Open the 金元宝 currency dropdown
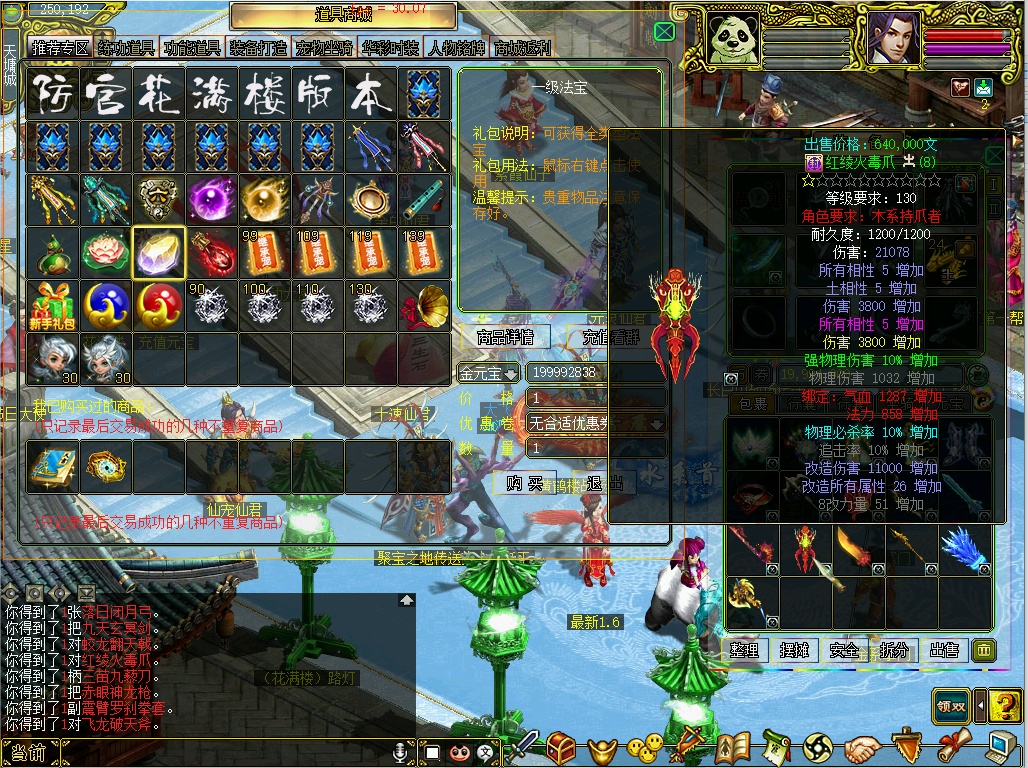This screenshot has height=768, width=1028. 489,373
